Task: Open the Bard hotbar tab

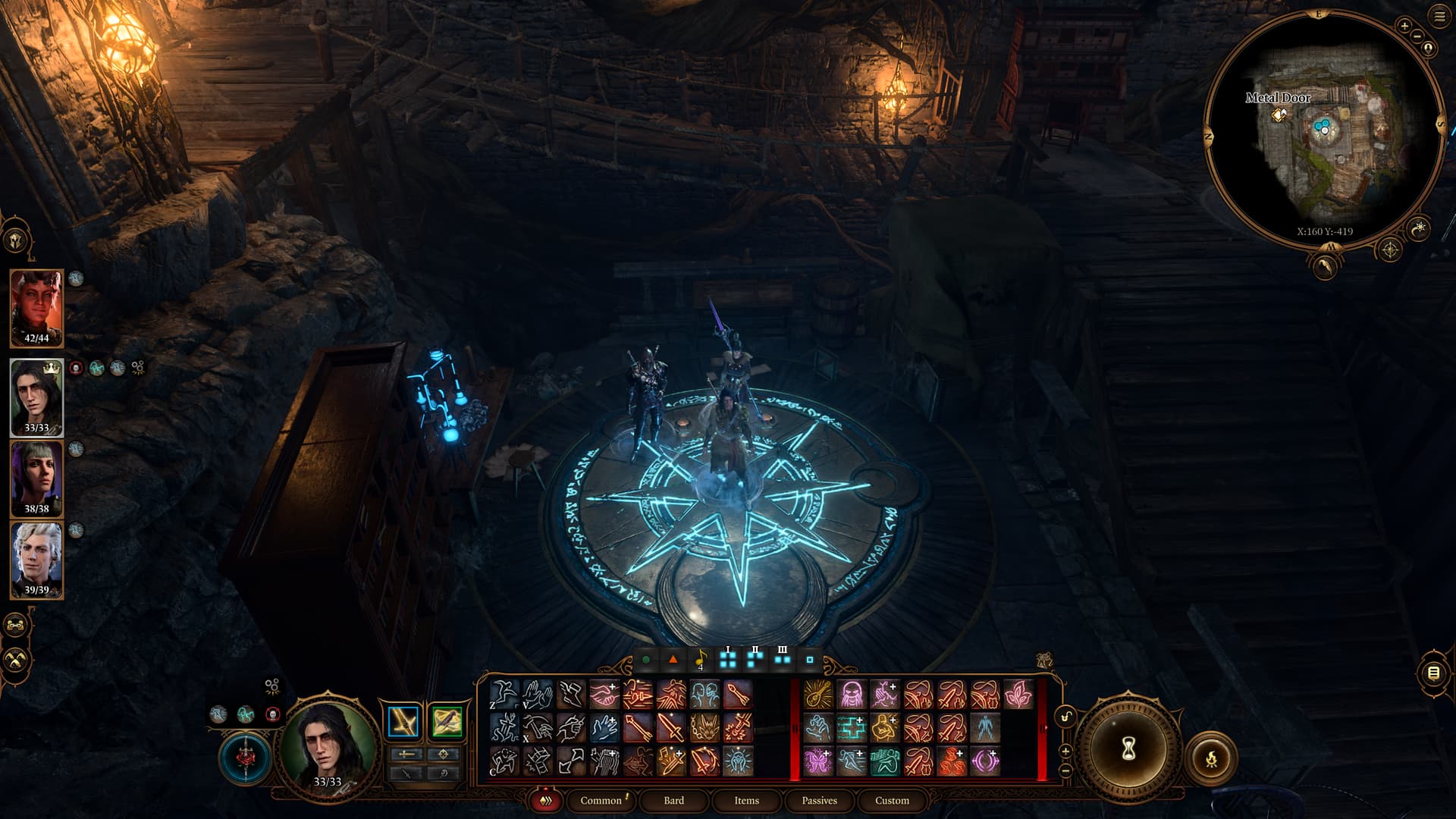Action: (x=673, y=800)
